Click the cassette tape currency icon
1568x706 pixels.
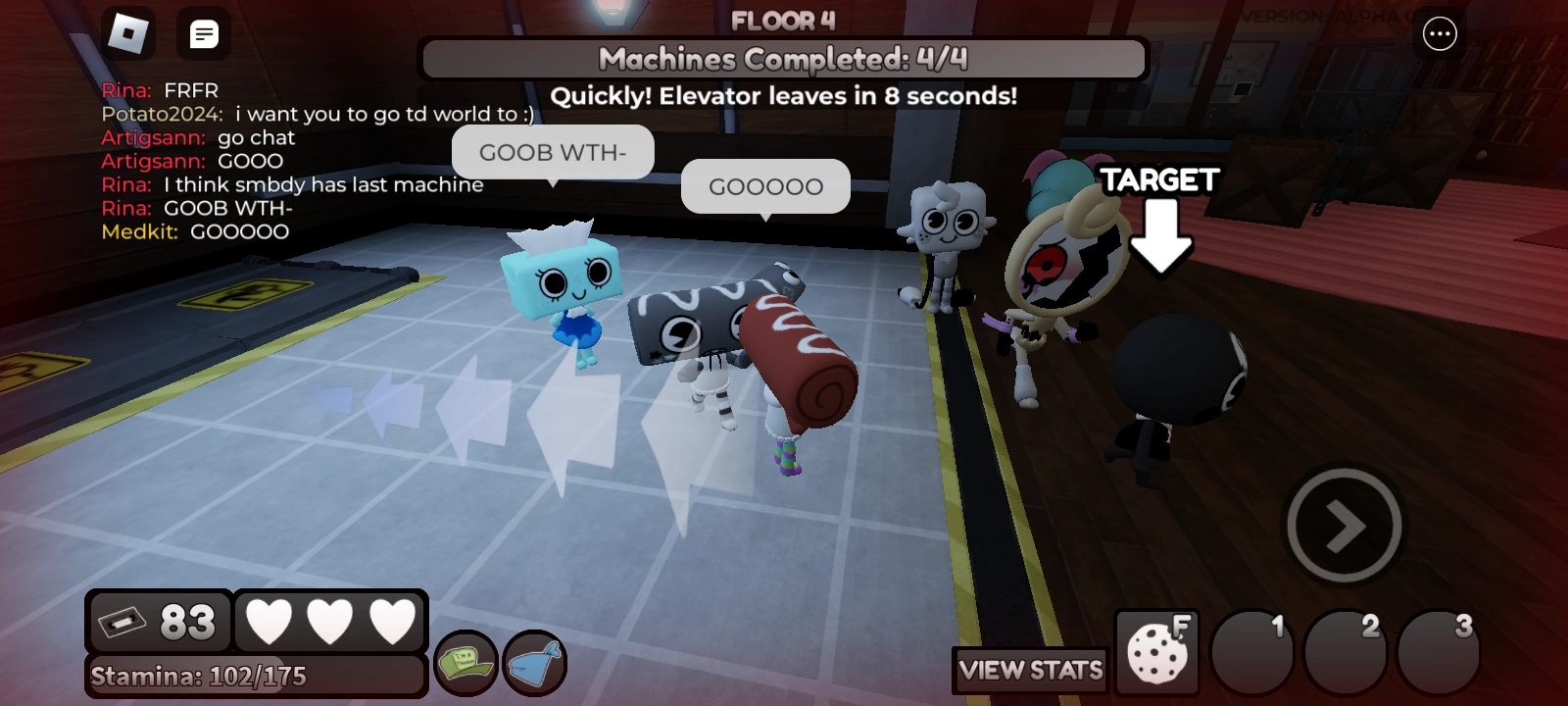click(123, 620)
